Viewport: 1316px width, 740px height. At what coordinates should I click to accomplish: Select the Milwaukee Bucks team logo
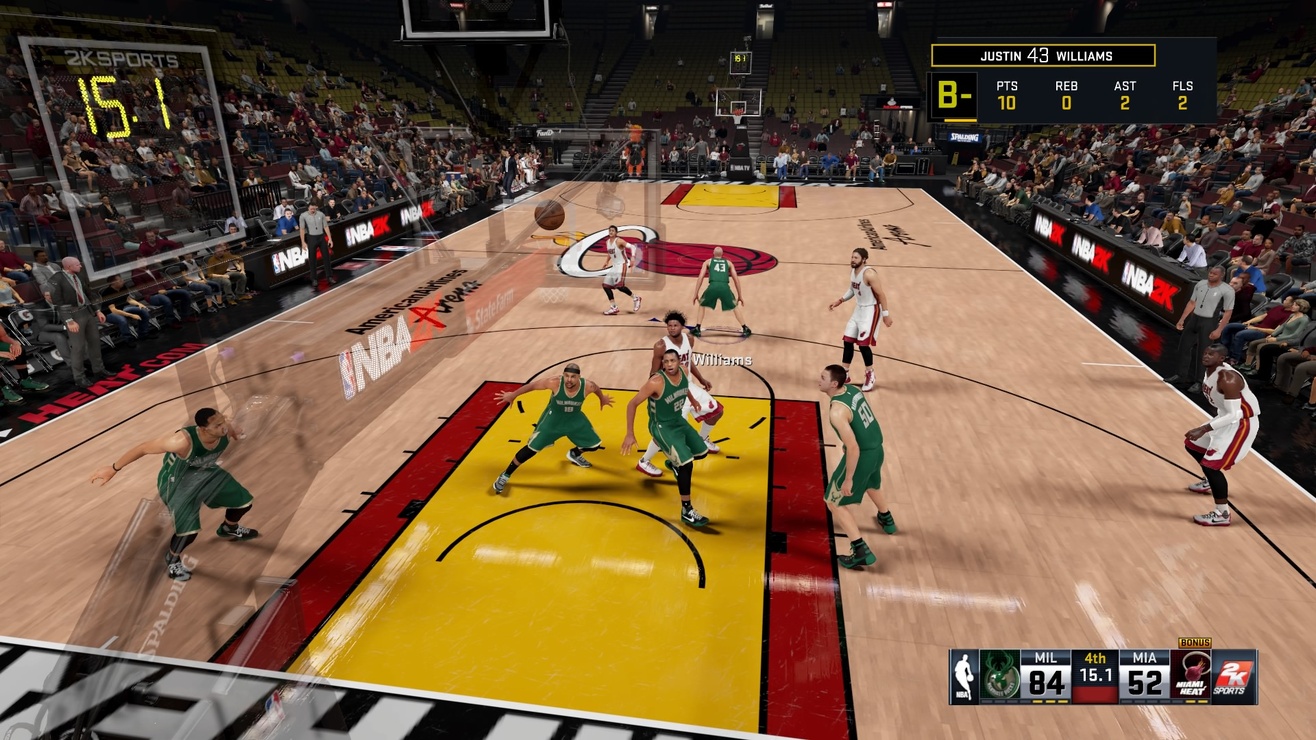pyautogui.click(x=1000, y=674)
